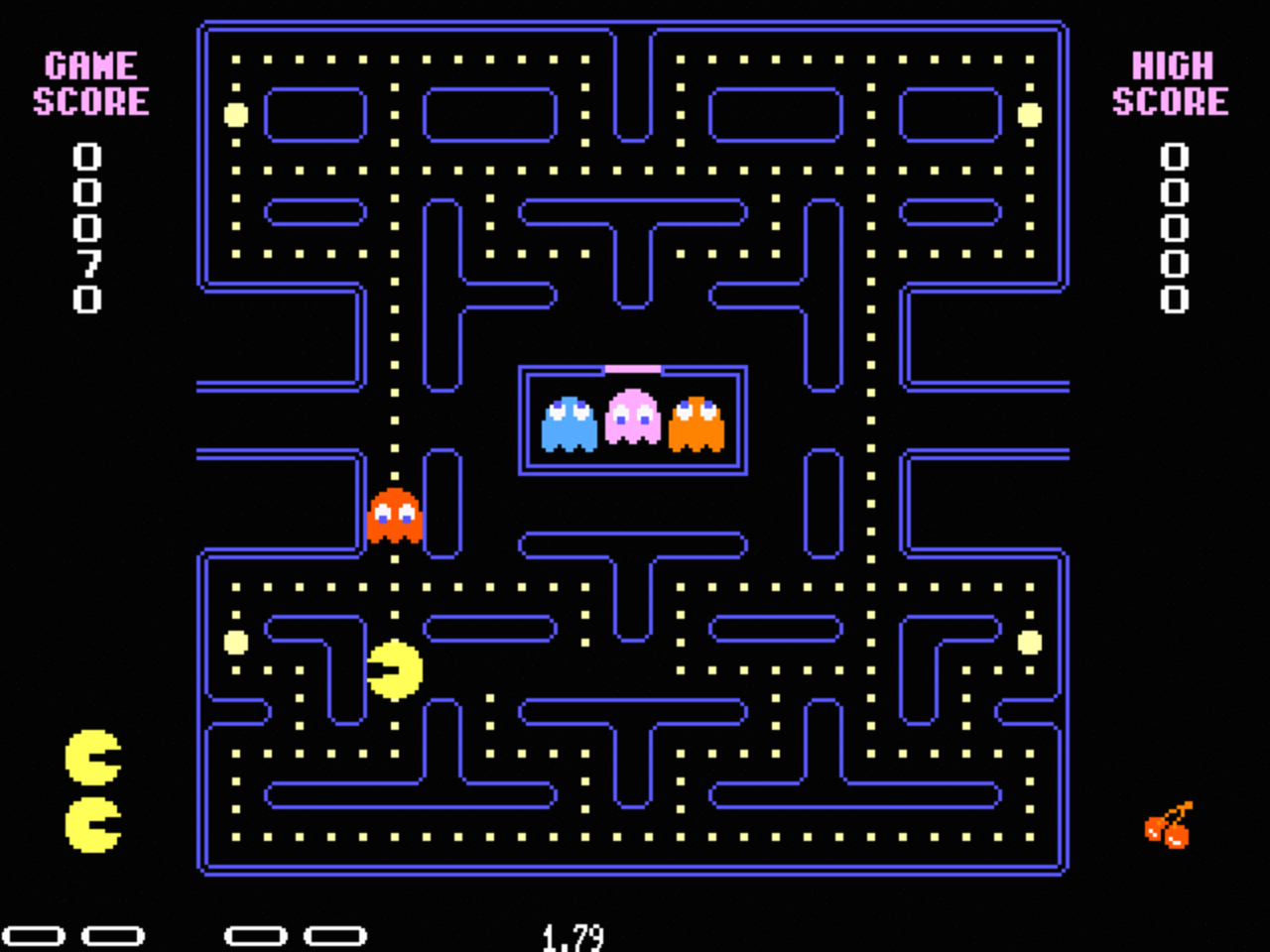This screenshot has height=952, width=1270.
Task: Click the ghost house exit door
Action: (633, 367)
